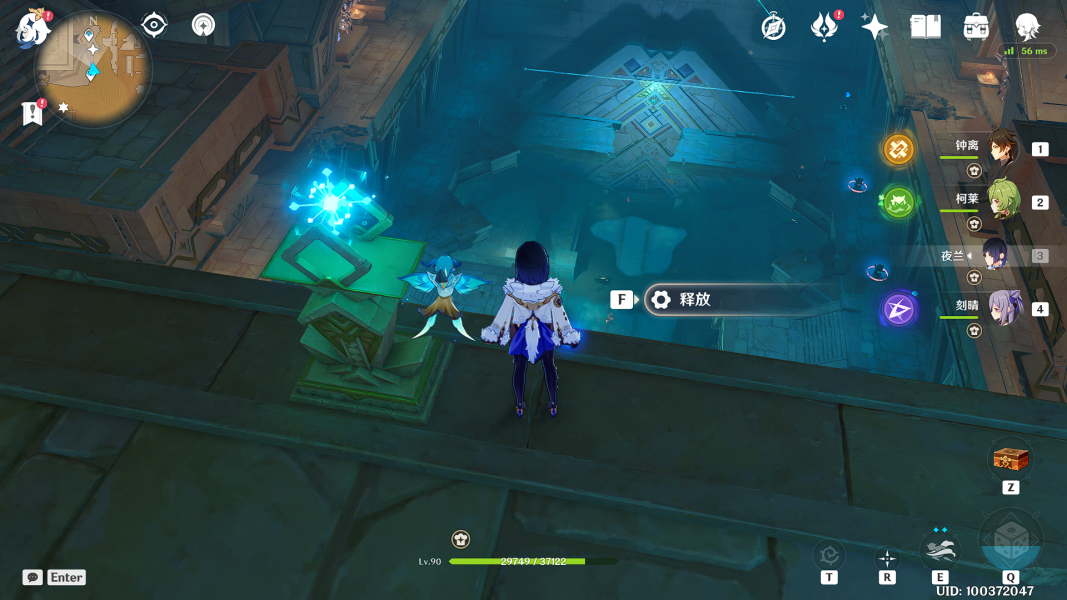The height and width of the screenshot is (600, 1067).
Task: Open the Paimon main menu
Action: pos(31,29)
